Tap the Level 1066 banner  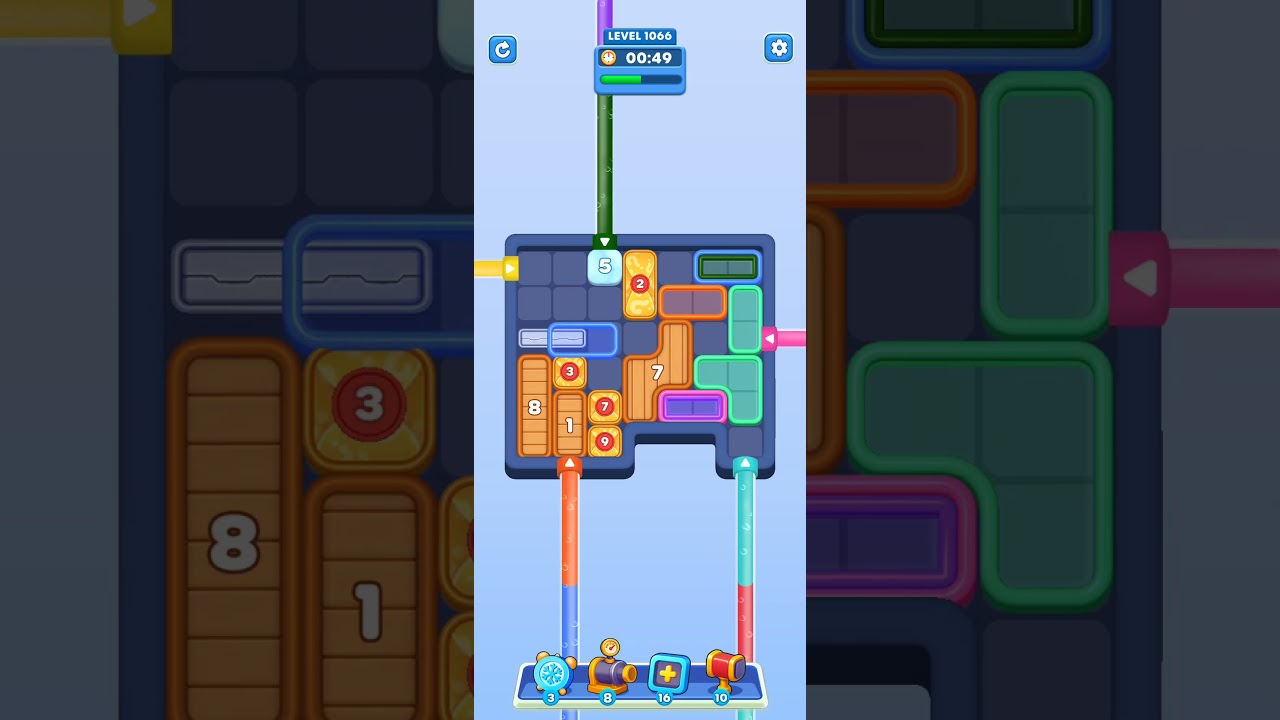640,36
